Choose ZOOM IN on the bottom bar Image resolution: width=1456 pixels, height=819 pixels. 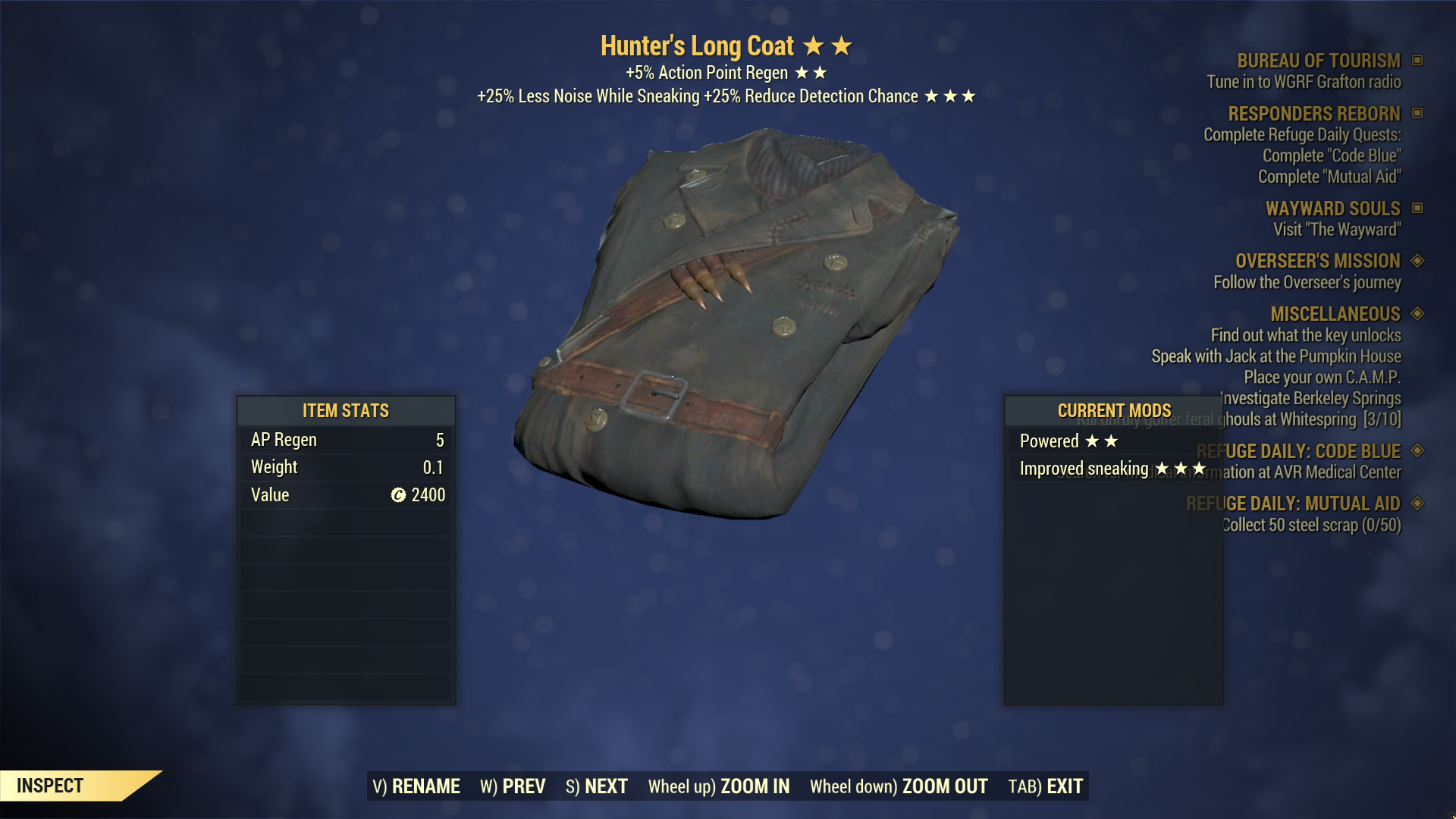coord(718,786)
